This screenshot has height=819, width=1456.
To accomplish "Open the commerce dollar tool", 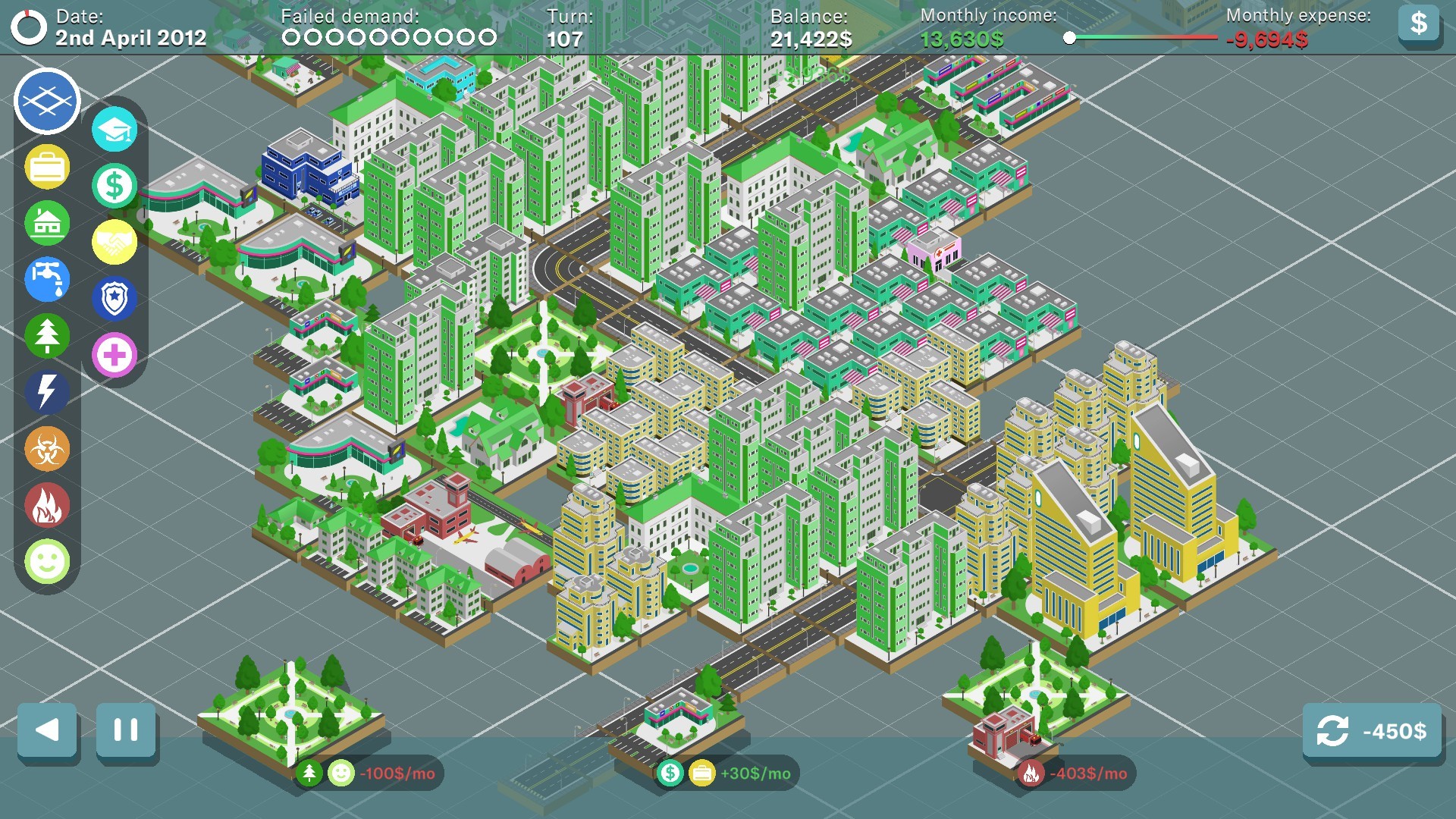I will 114,185.
